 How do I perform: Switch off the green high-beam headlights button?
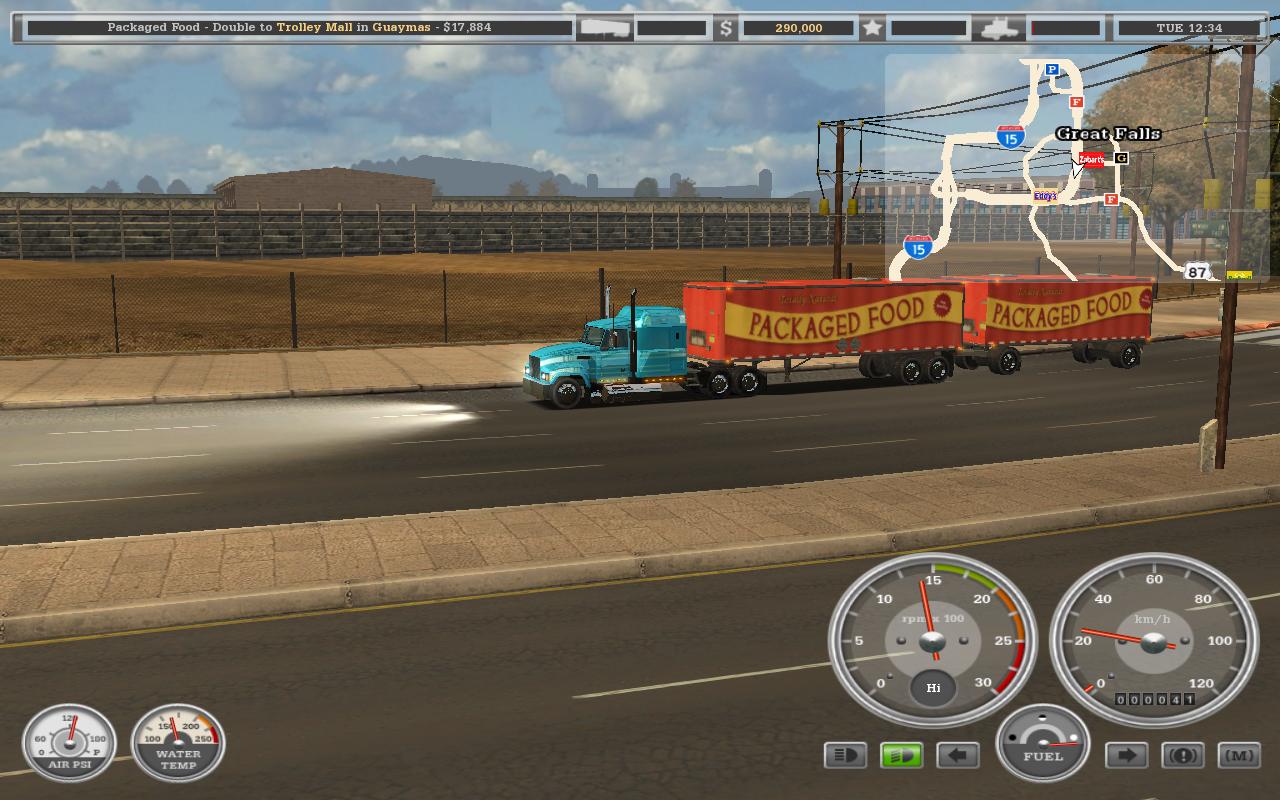[x=901, y=755]
